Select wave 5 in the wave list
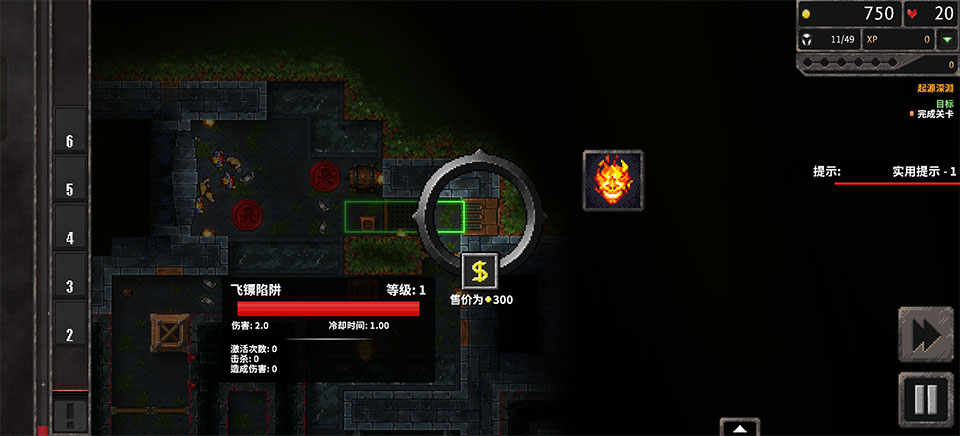Screen dimensions: 960x436 pyautogui.click(x=70, y=190)
